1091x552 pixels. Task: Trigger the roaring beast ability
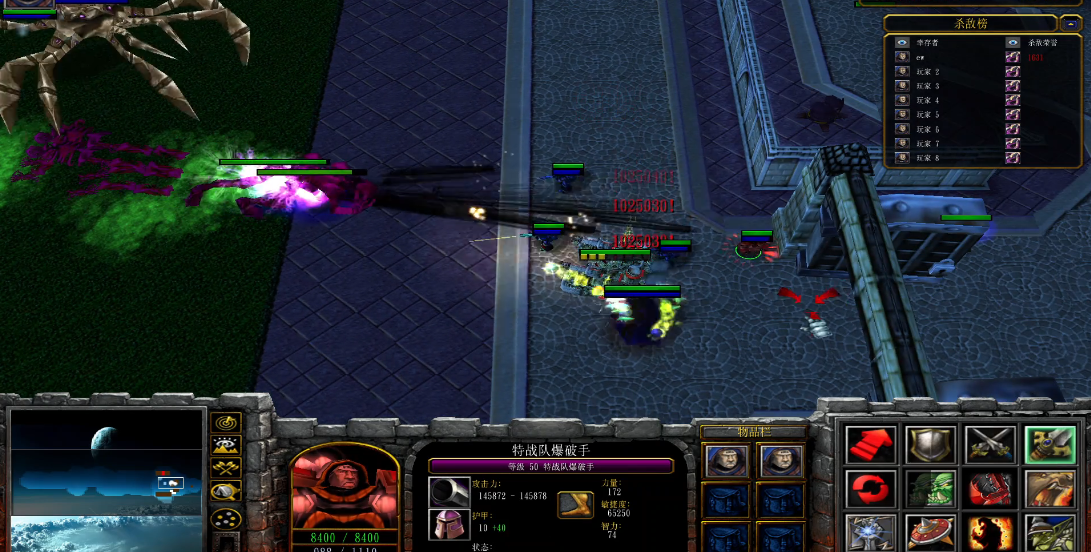click(x=1050, y=490)
